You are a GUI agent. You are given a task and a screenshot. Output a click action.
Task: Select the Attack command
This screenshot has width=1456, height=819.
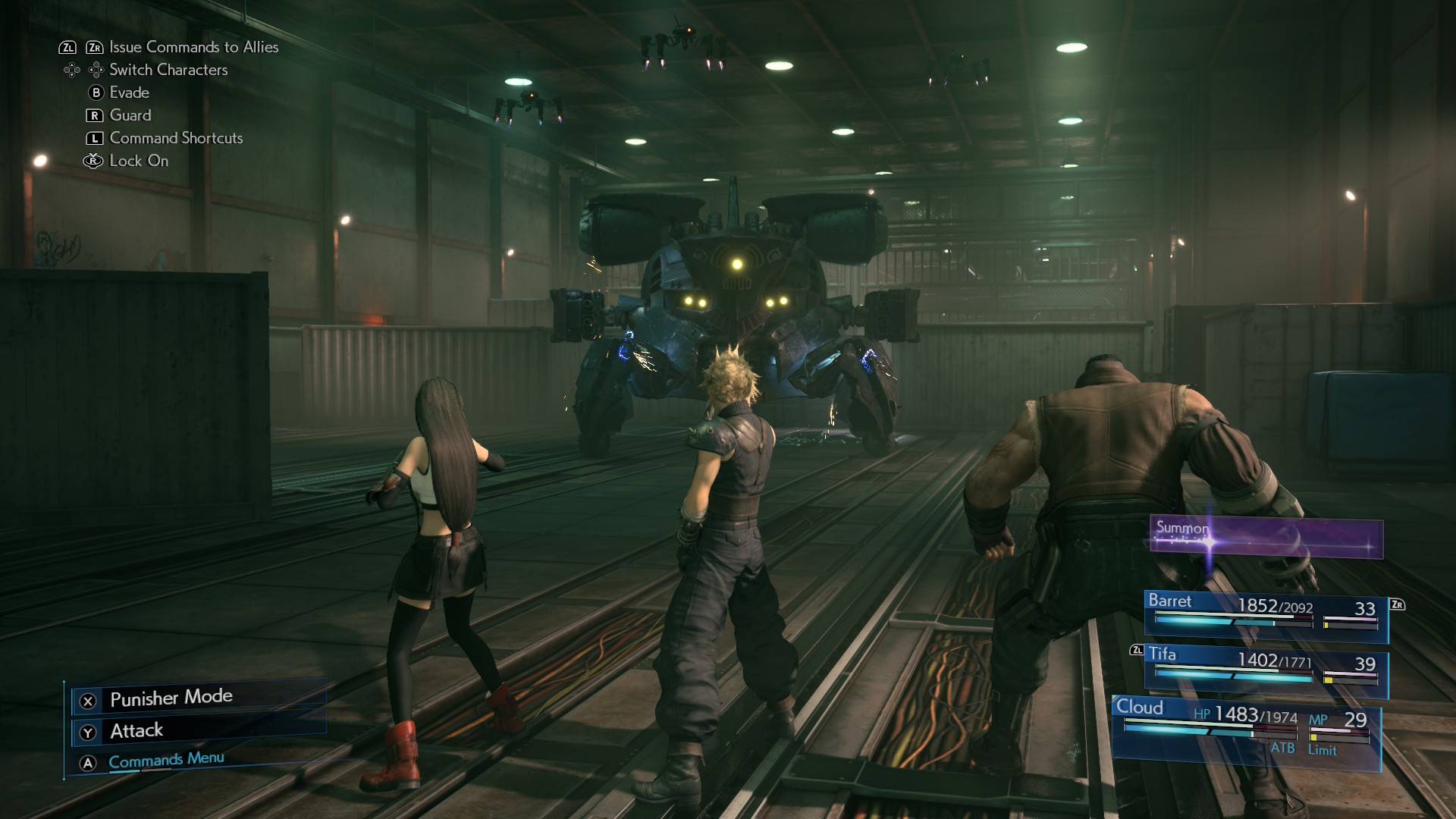(136, 731)
